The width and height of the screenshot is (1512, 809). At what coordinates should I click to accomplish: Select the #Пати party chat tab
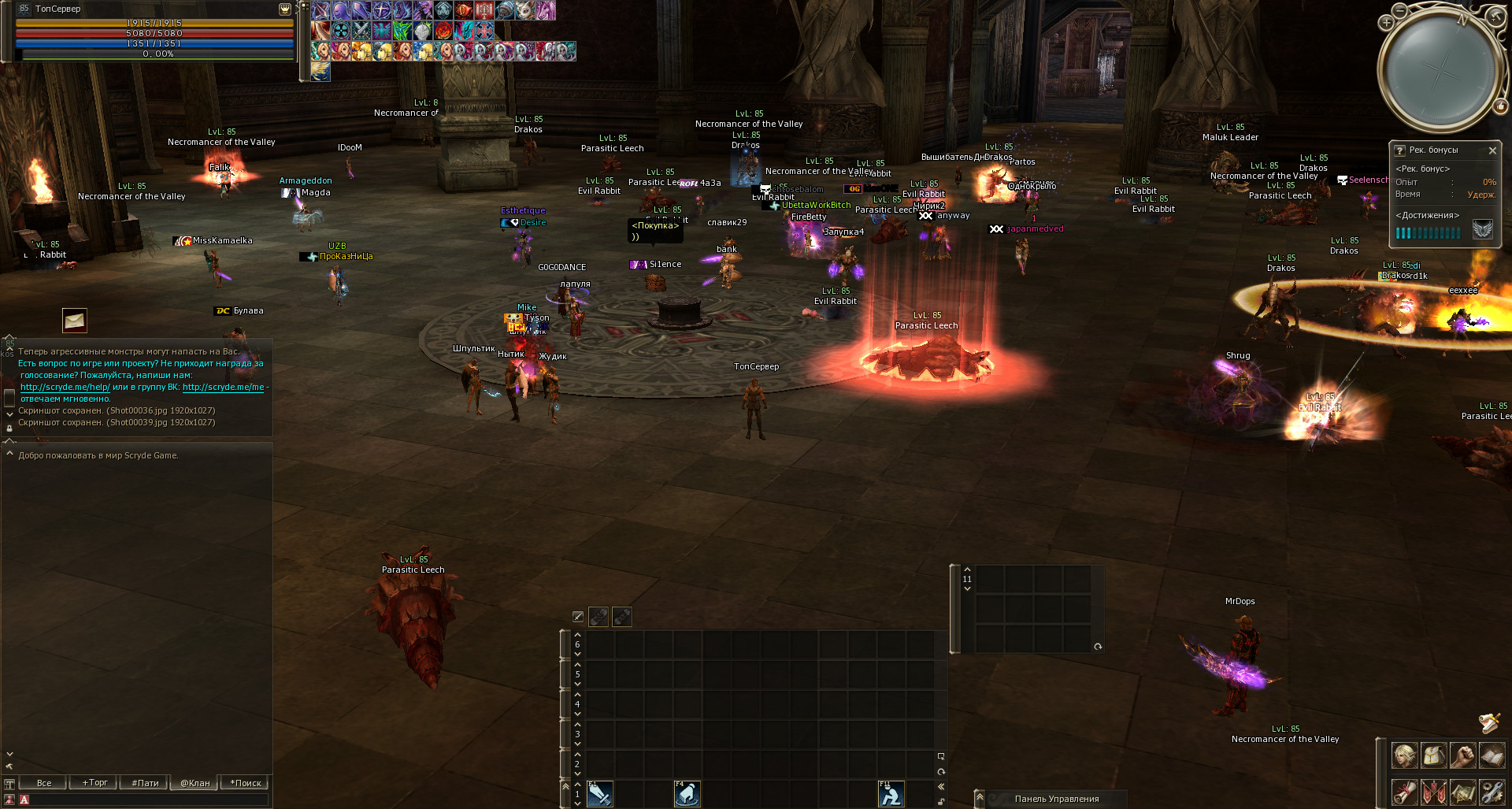coord(145,783)
